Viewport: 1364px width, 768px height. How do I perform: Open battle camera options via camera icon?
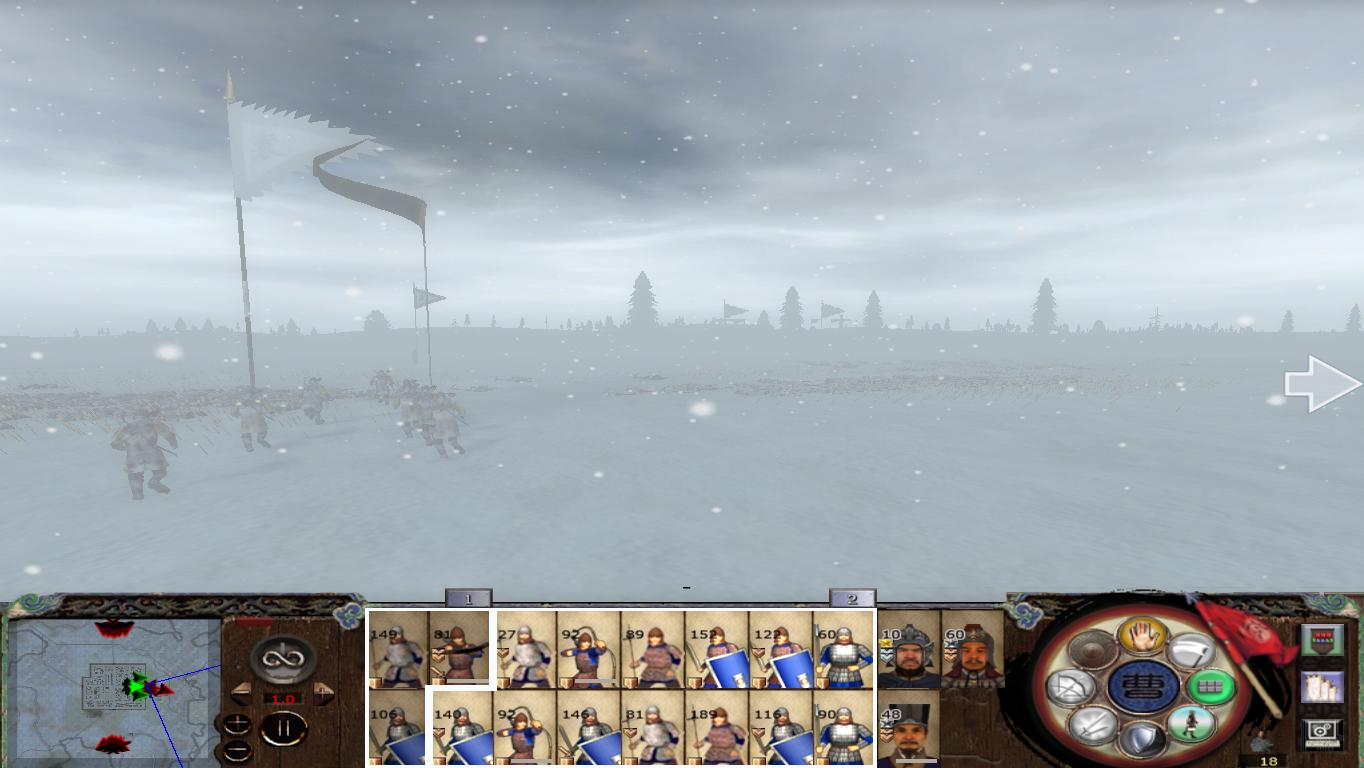[1323, 729]
